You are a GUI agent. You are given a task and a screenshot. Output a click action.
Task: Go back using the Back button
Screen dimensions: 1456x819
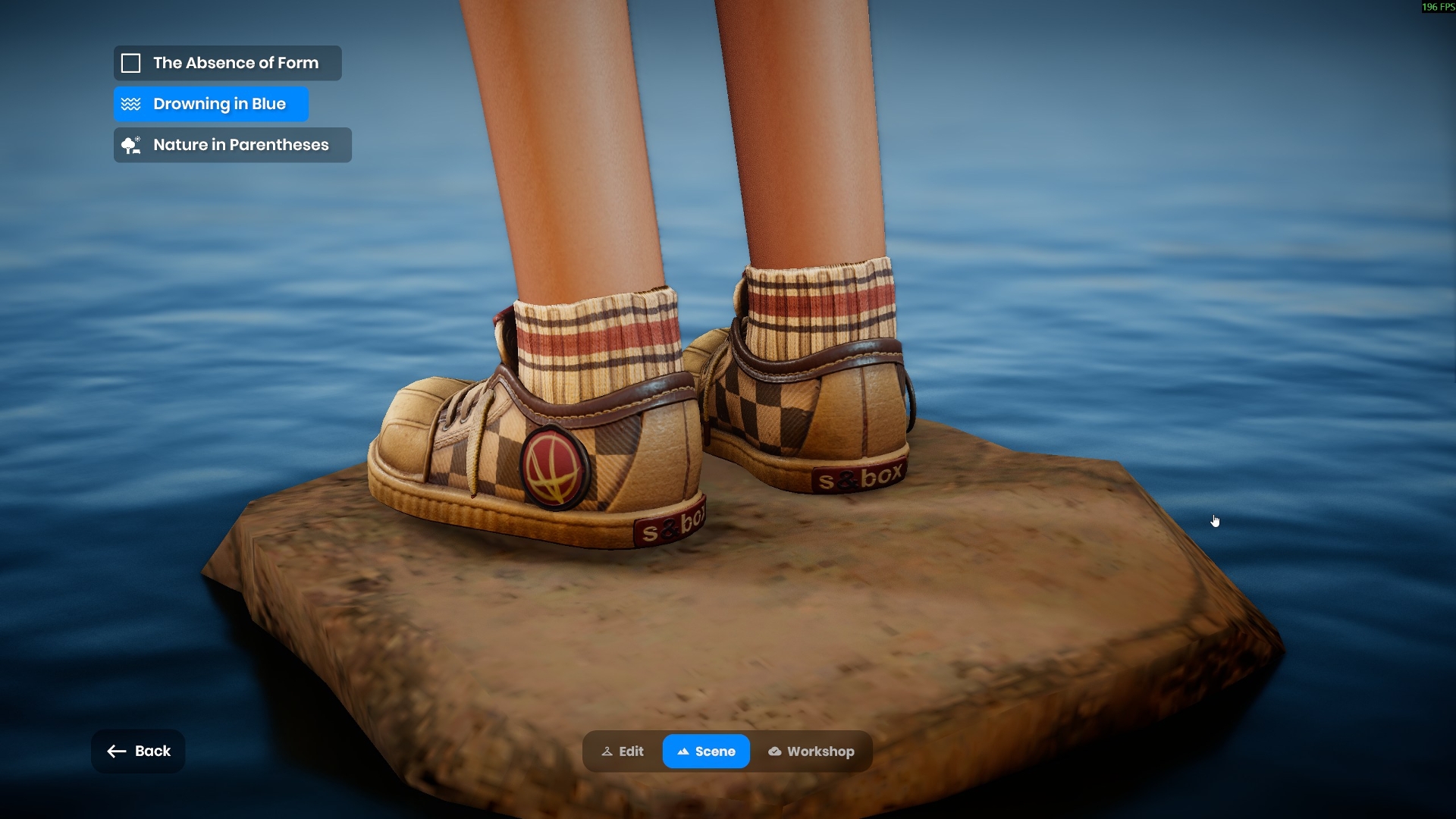pyautogui.click(x=138, y=752)
